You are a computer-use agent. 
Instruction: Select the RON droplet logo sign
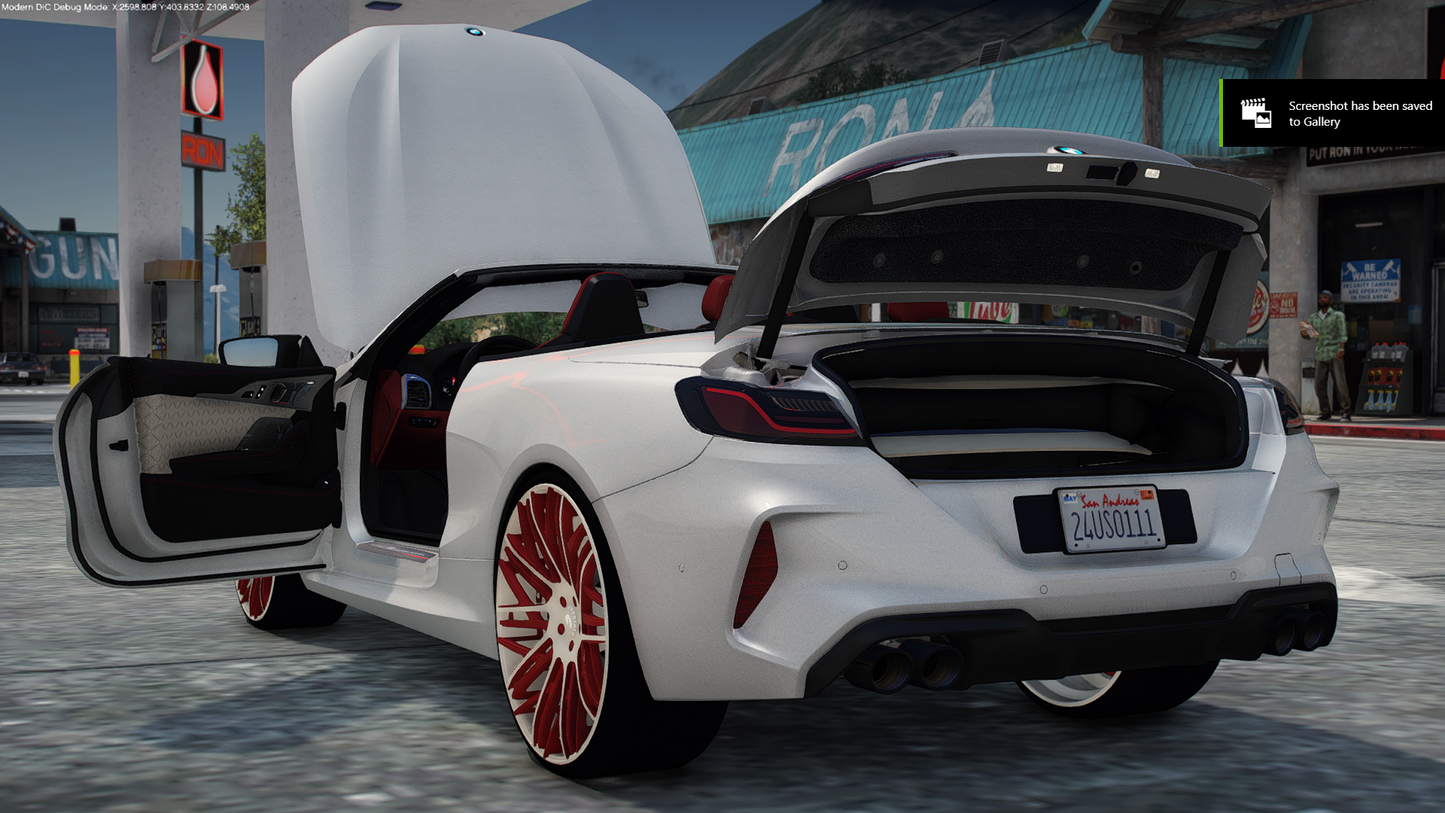[x=202, y=80]
